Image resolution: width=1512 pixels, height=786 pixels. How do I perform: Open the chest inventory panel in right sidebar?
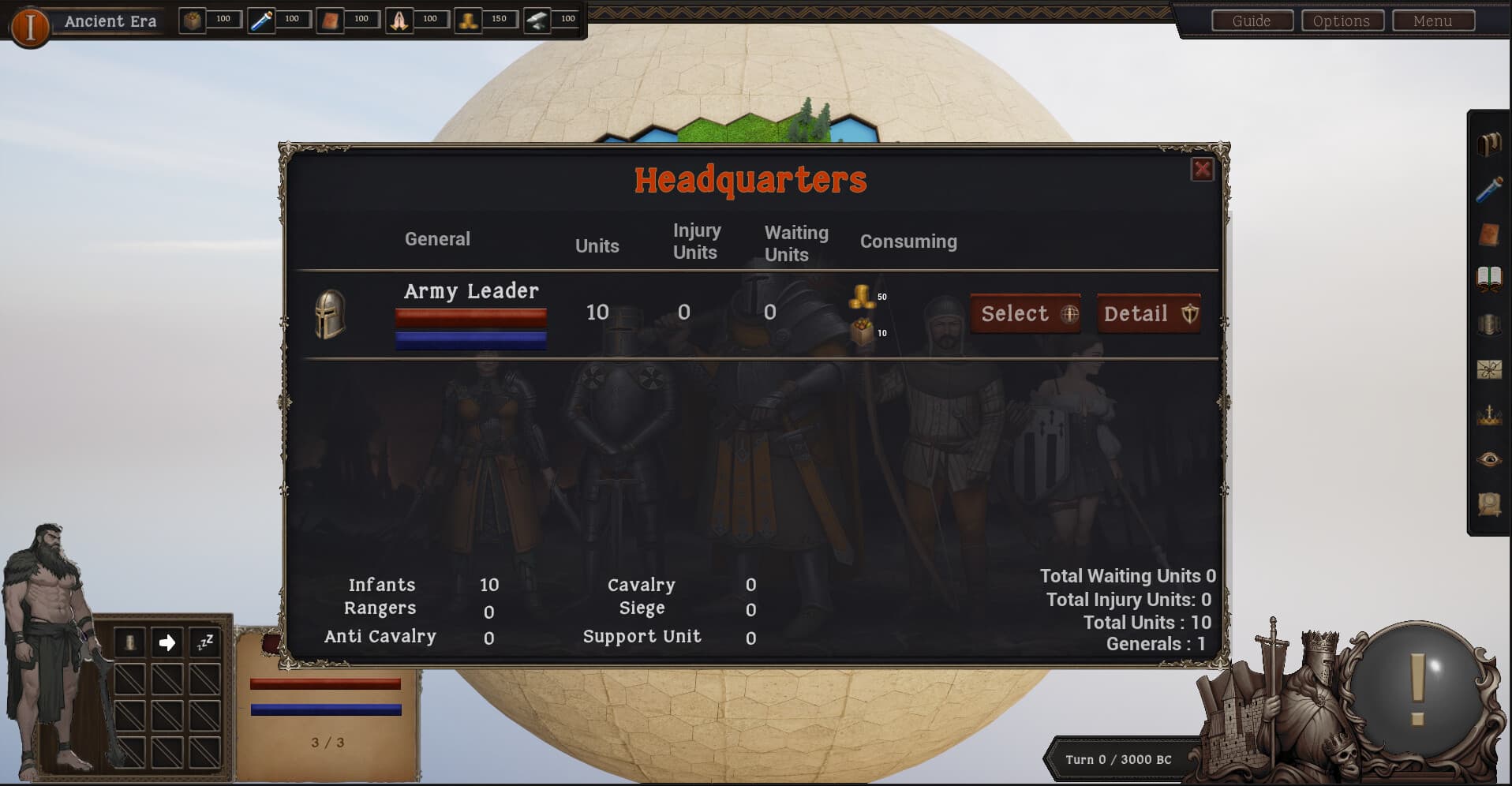(x=1490, y=144)
